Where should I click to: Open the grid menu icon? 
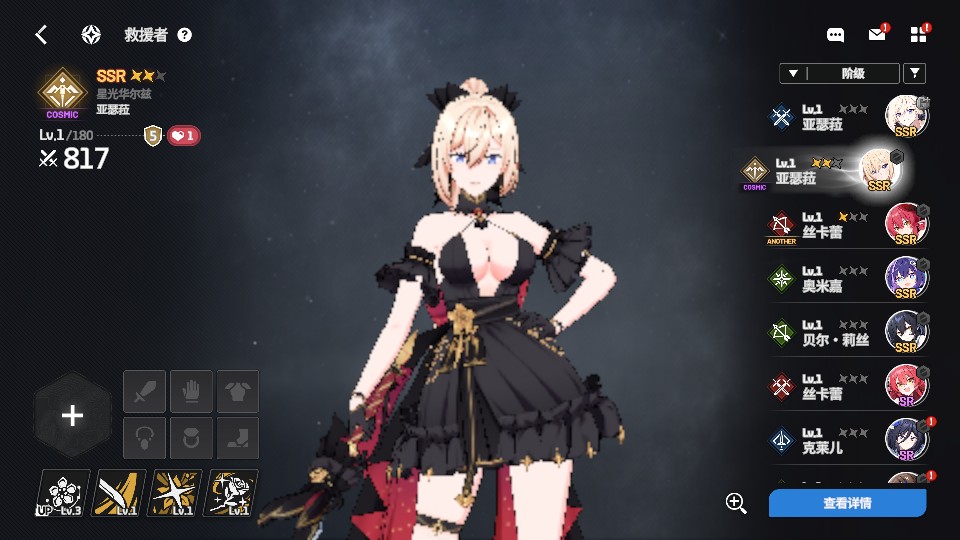click(919, 35)
